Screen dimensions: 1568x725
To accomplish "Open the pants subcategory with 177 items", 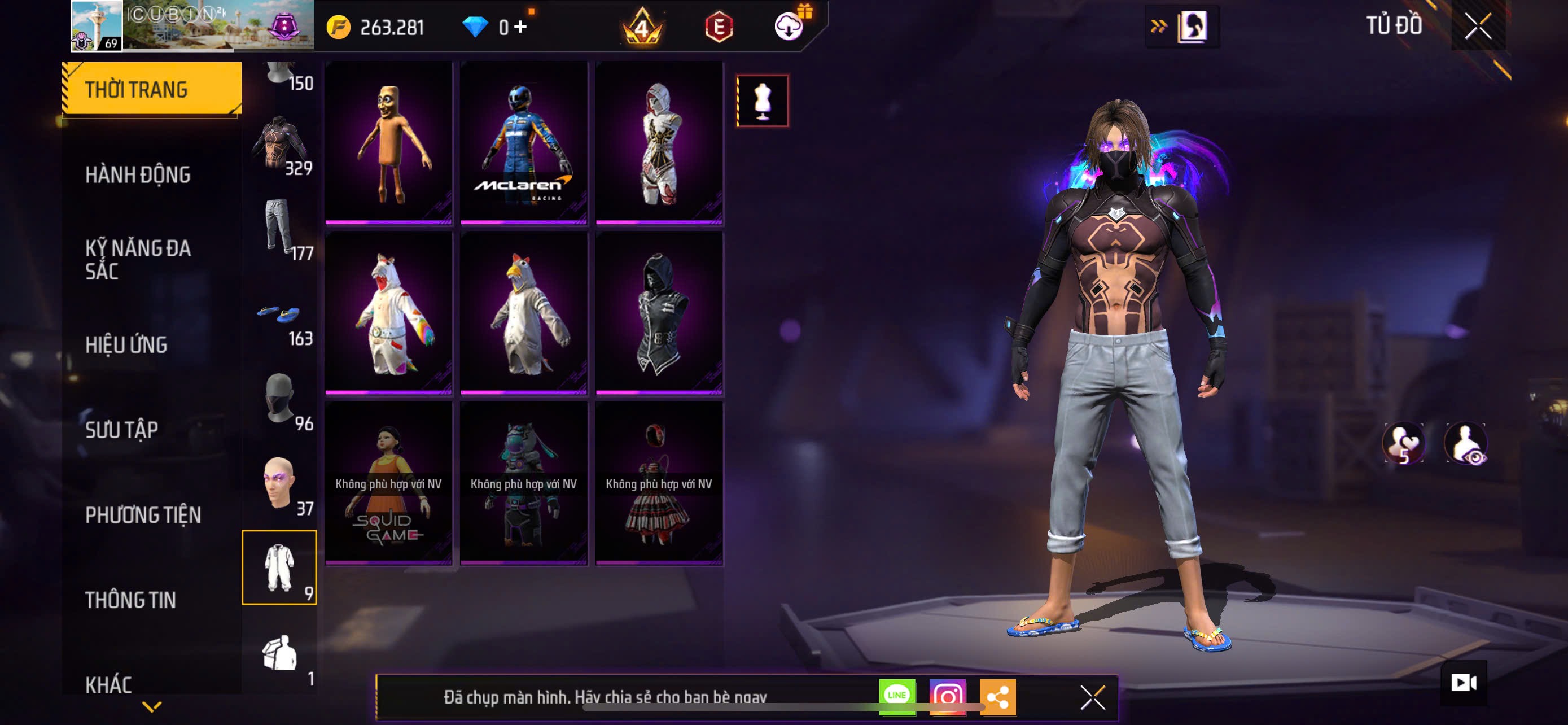I will click(x=280, y=228).
